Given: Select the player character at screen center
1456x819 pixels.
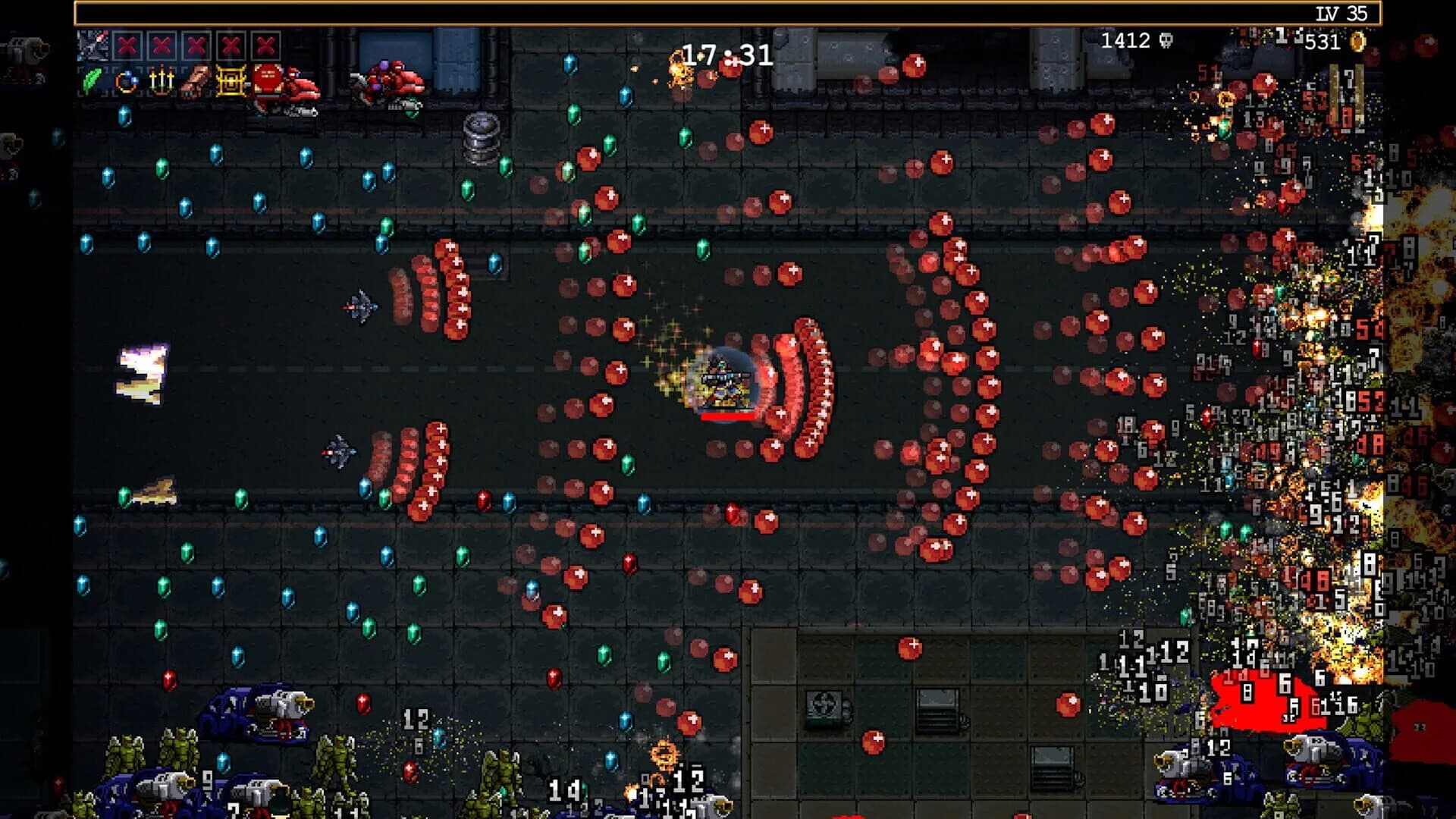Looking at the screenshot, I should coord(720,379).
